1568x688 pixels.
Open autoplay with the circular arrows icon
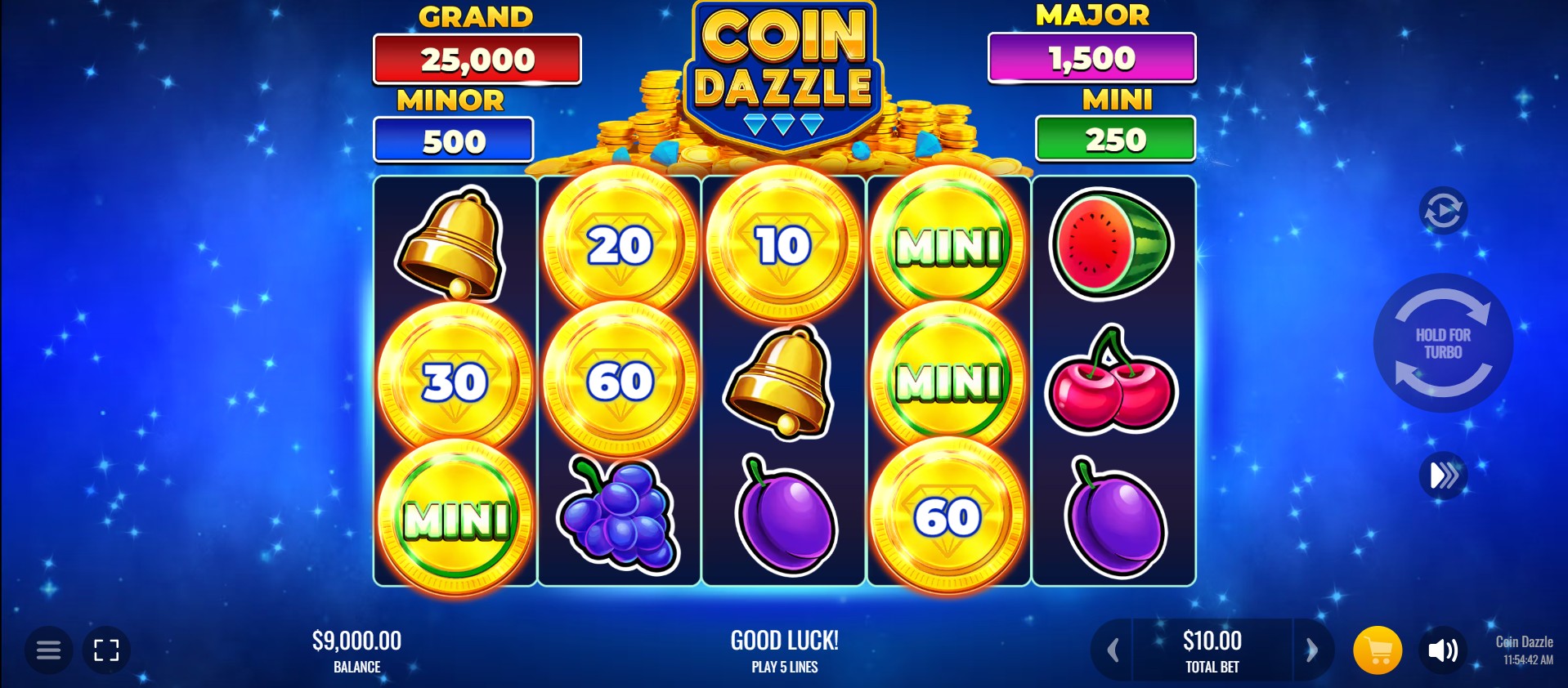(1444, 209)
